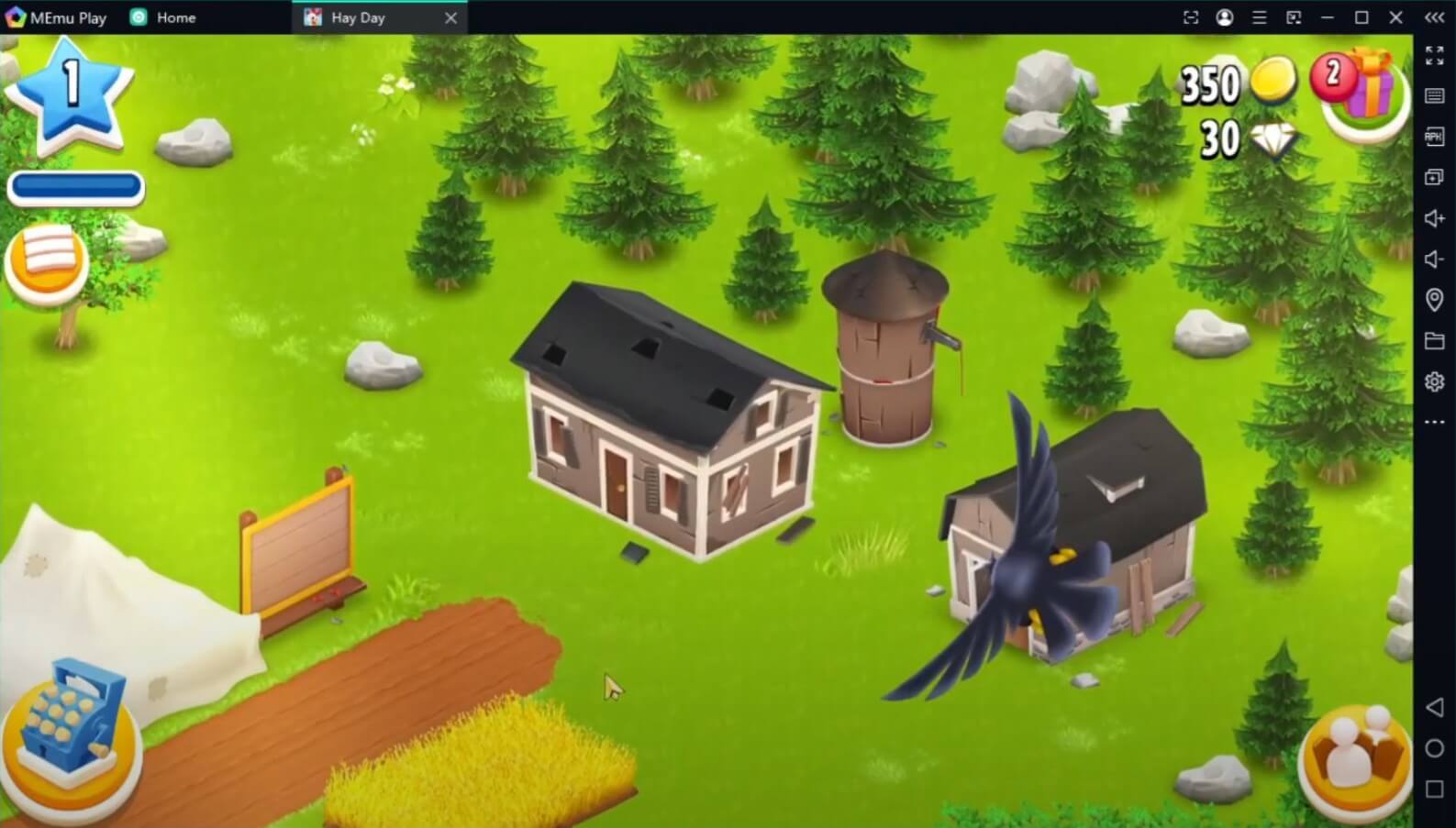This screenshot has width=1456, height=828.
Task: Open the keyboard mapping tool
Action: click(x=1434, y=96)
